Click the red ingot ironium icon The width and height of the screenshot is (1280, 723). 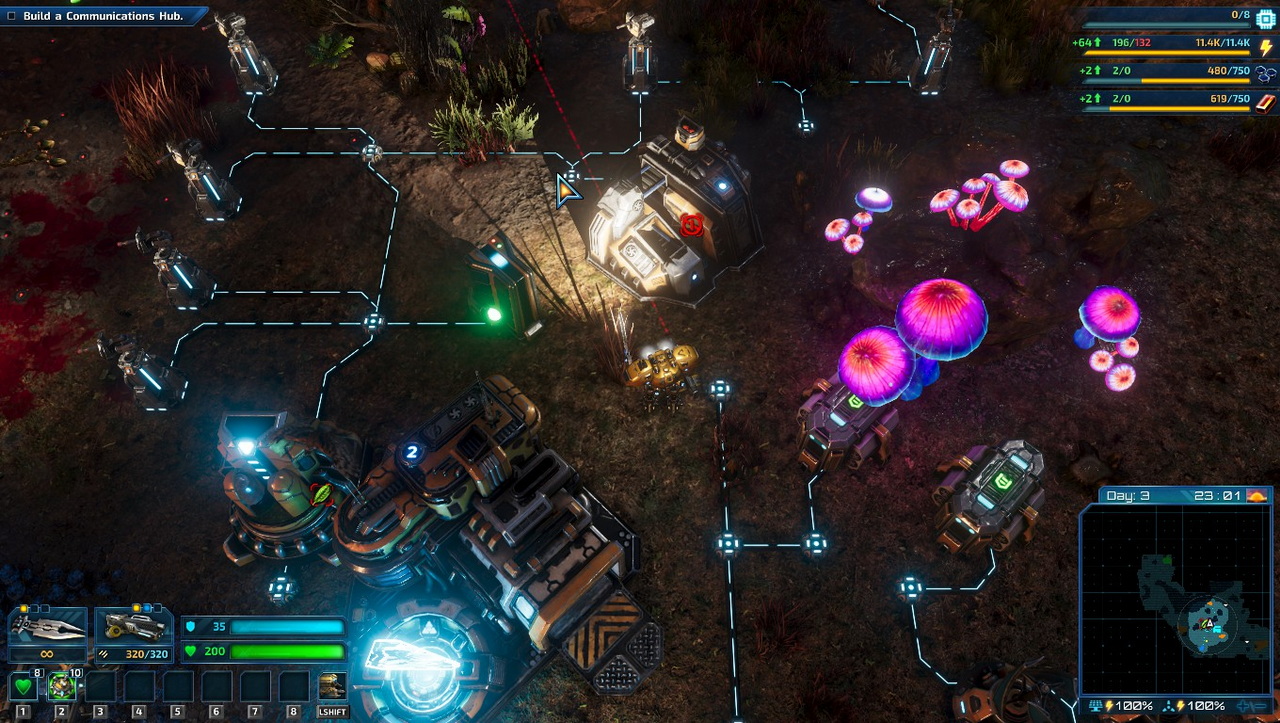coord(1266,101)
